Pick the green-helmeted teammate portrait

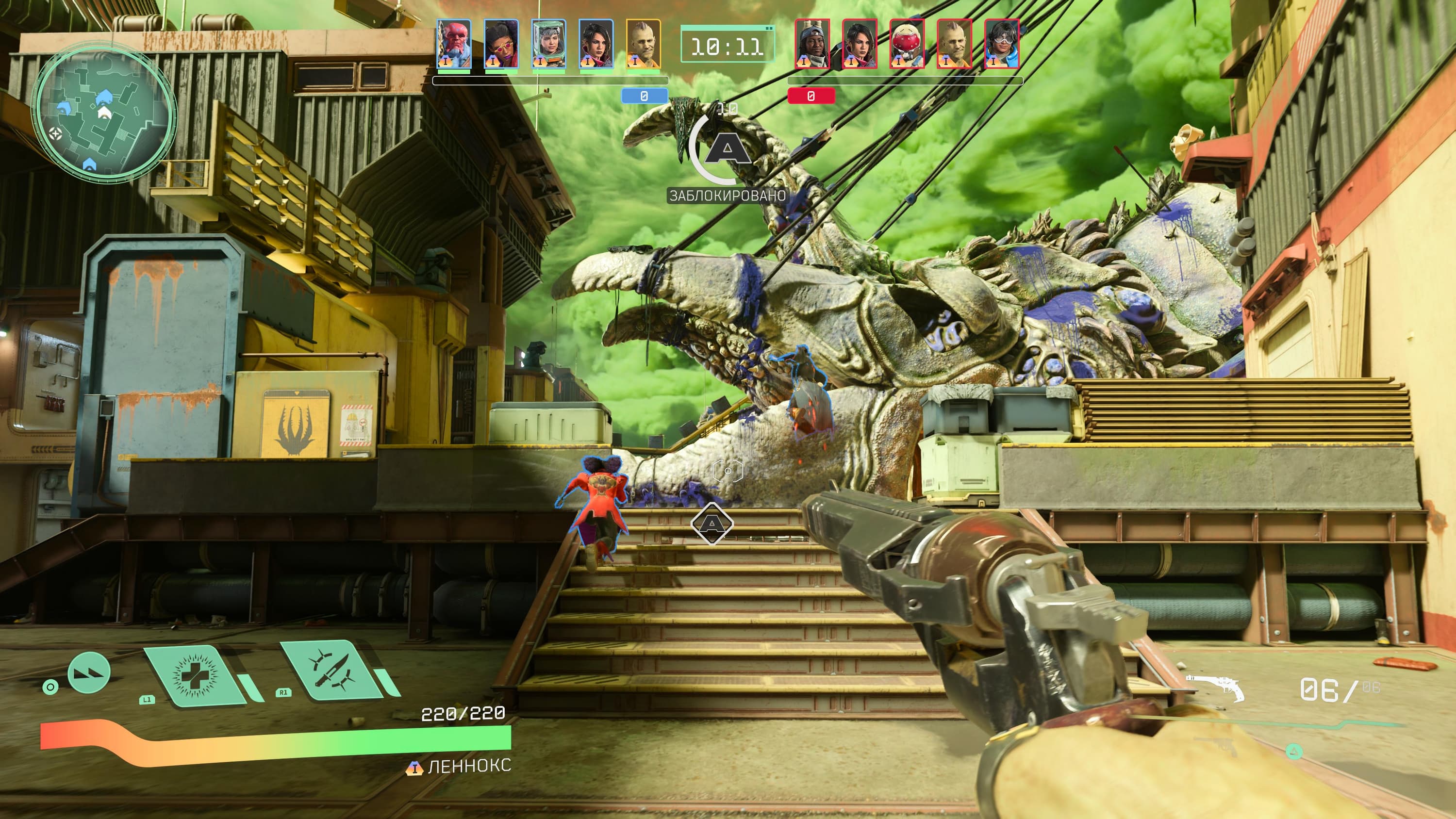(x=548, y=44)
